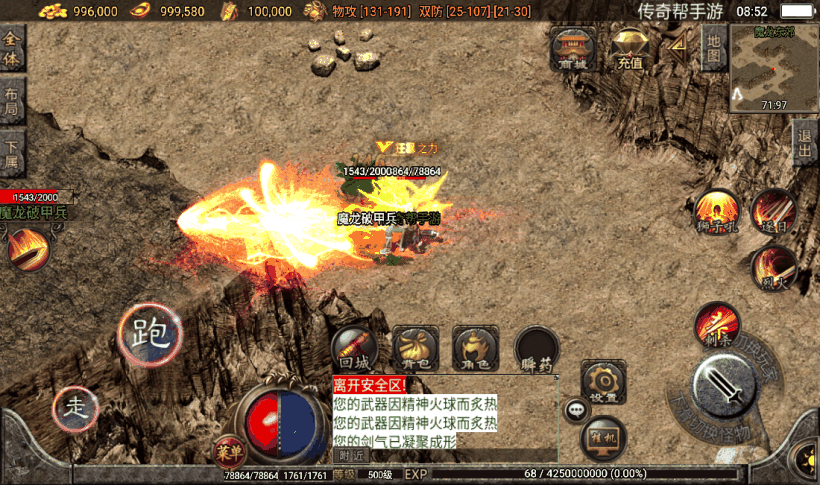Activate the 狮子吼 skill
Image resolution: width=820 pixels, height=485 pixels.
(x=717, y=212)
